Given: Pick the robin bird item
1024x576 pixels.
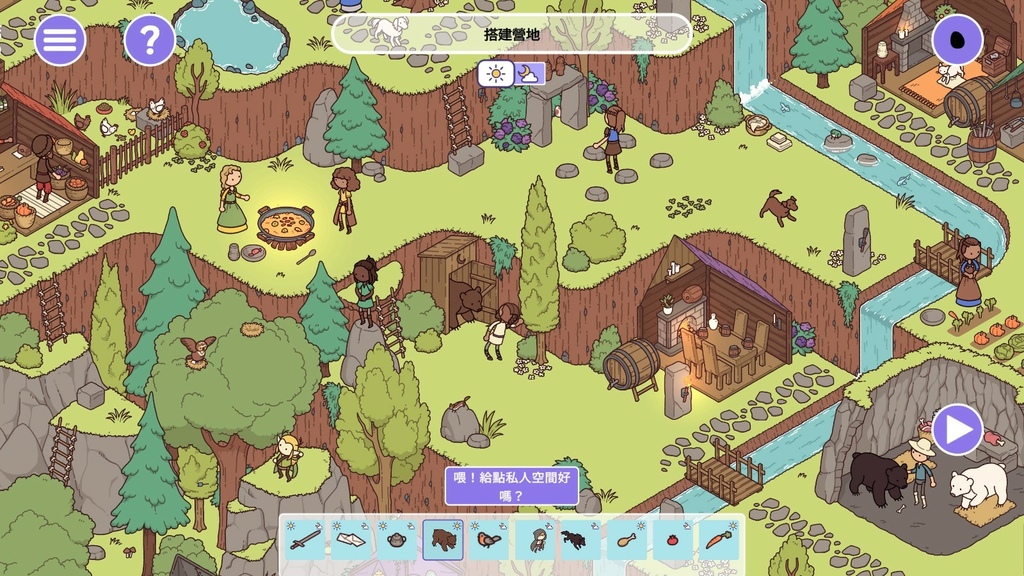Looking at the screenshot, I should point(488,540).
